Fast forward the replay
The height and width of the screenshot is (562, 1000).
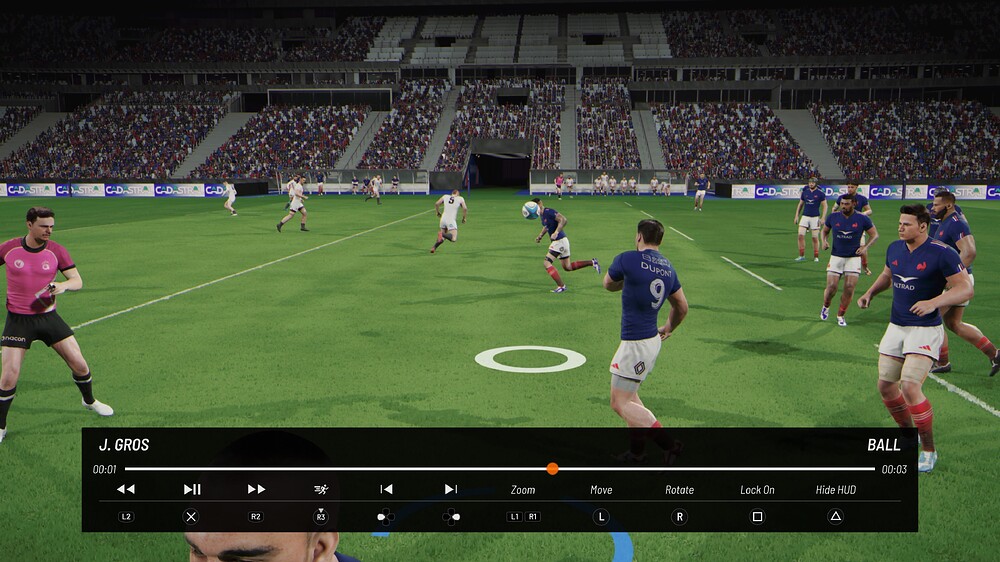(256, 489)
